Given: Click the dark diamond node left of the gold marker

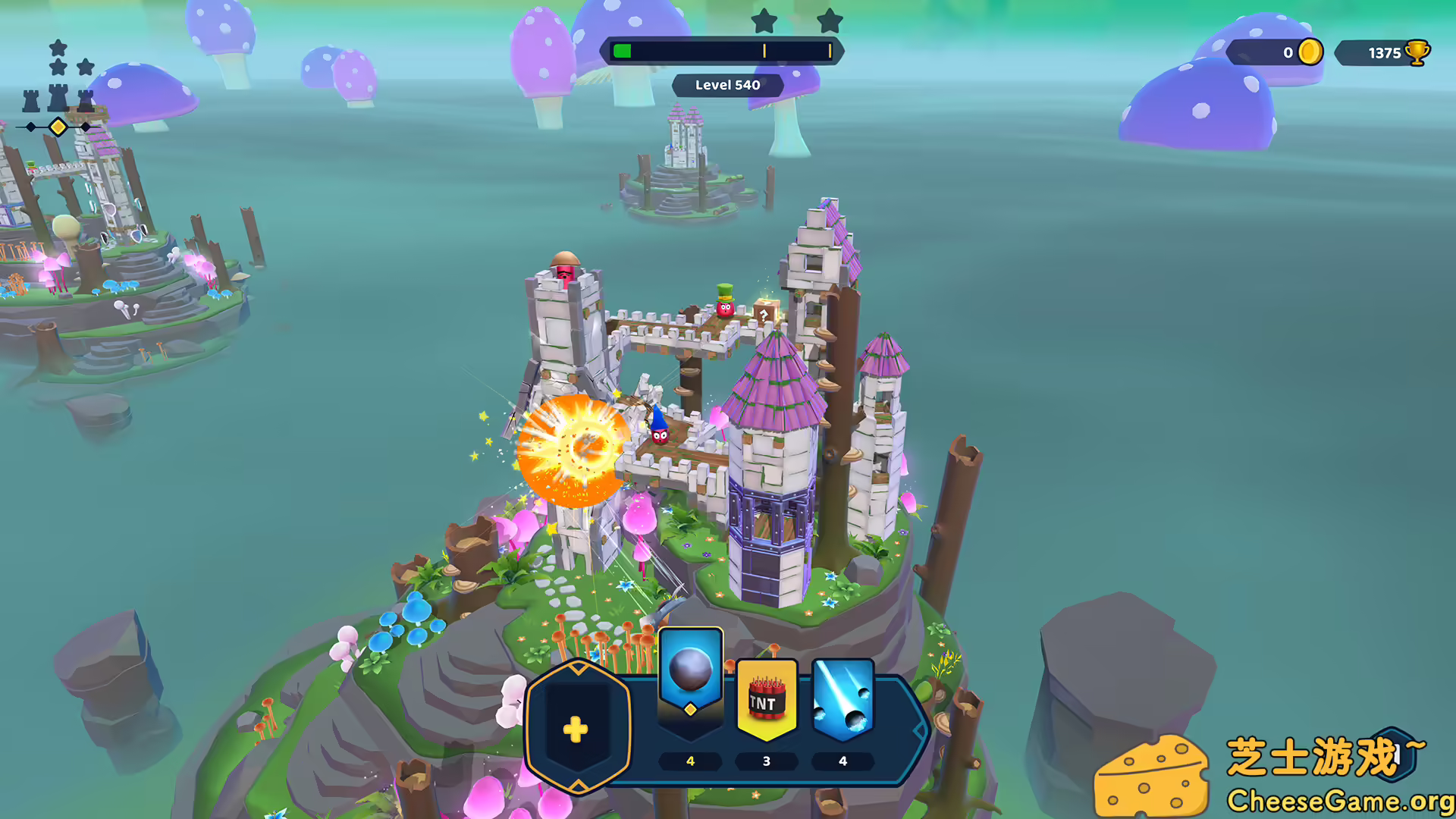Looking at the screenshot, I should point(30,127).
